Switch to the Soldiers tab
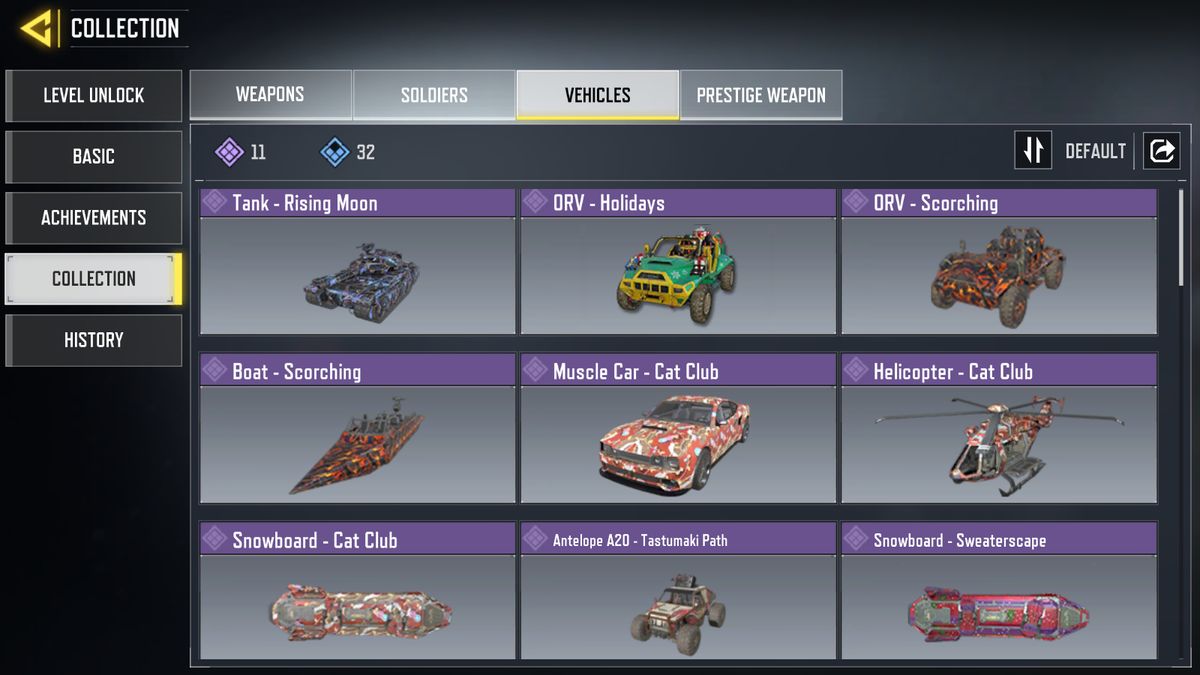1200x675 pixels. tap(434, 95)
